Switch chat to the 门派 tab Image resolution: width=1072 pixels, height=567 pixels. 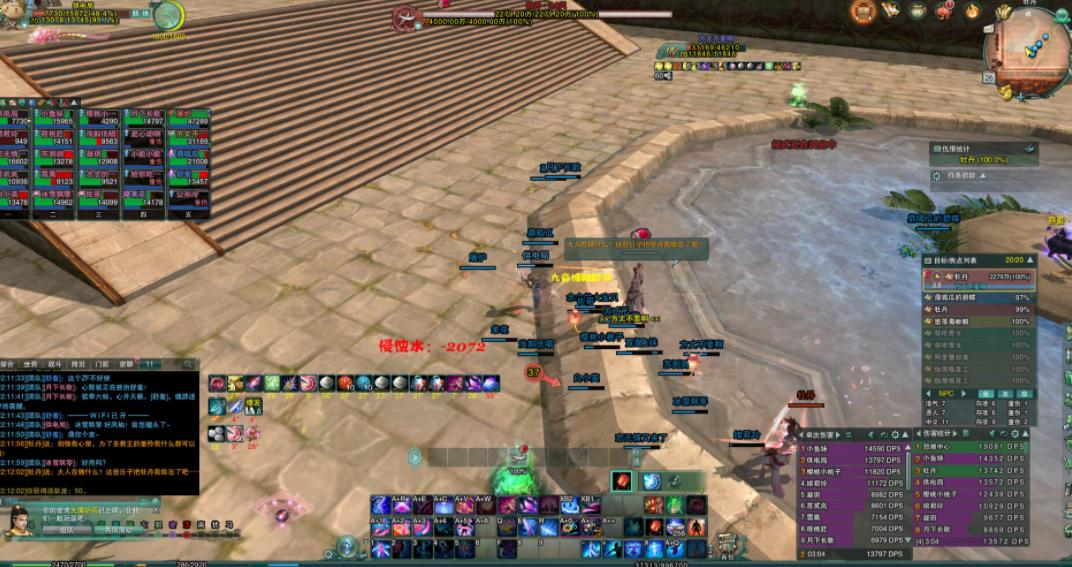(102, 364)
